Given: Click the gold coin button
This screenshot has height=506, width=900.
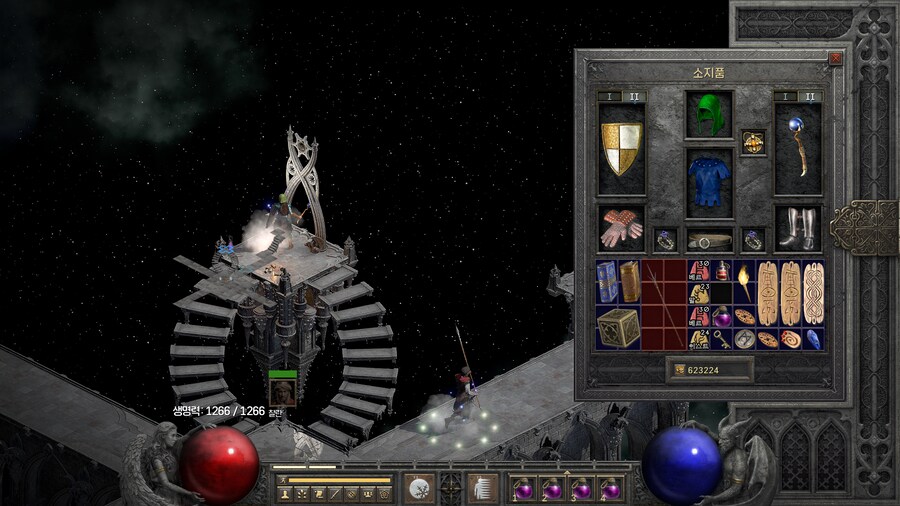Looking at the screenshot, I should tap(681, 370).
